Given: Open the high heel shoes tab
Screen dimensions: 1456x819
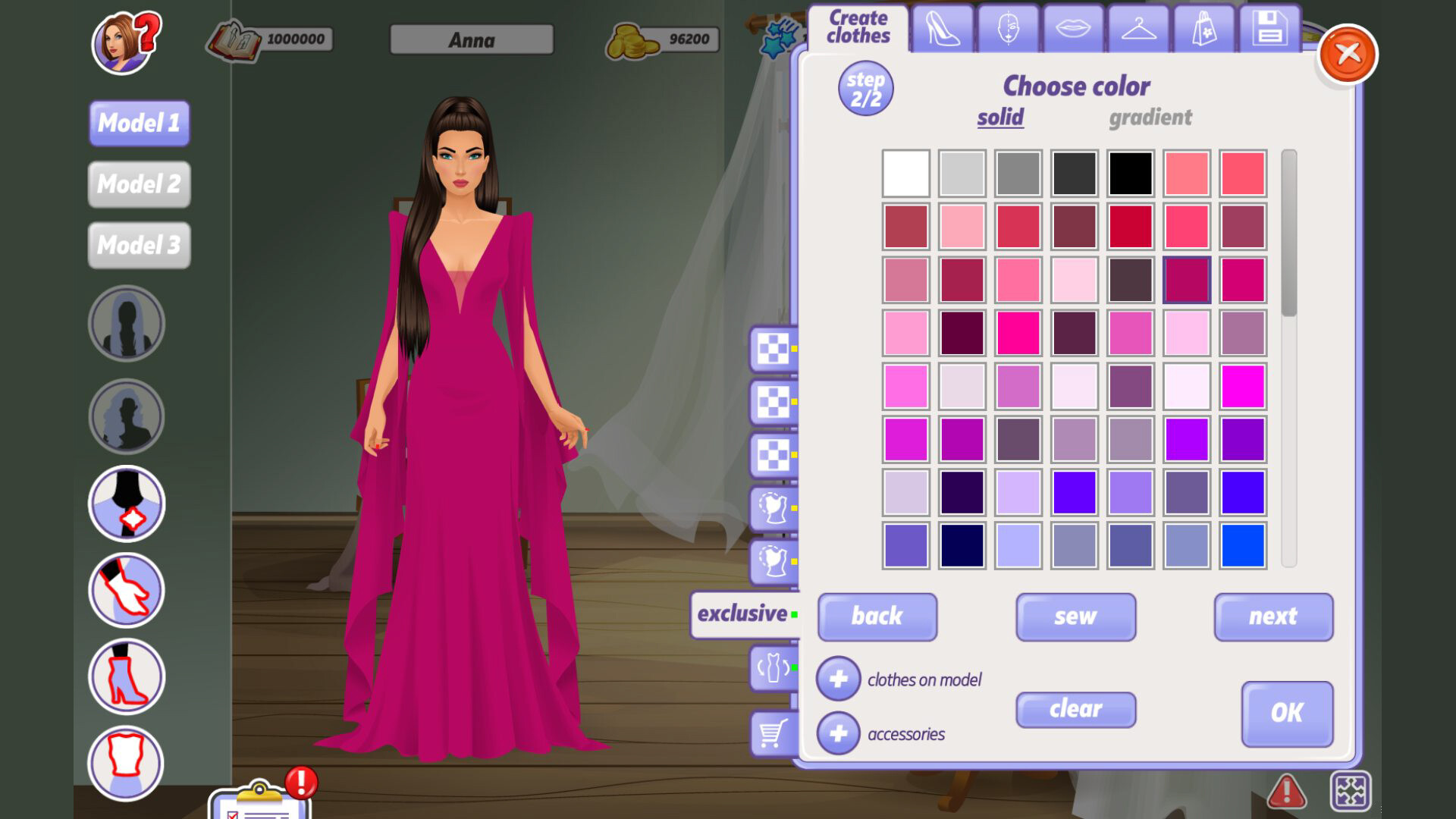Looking at the screenshot, I should point(945,29).
